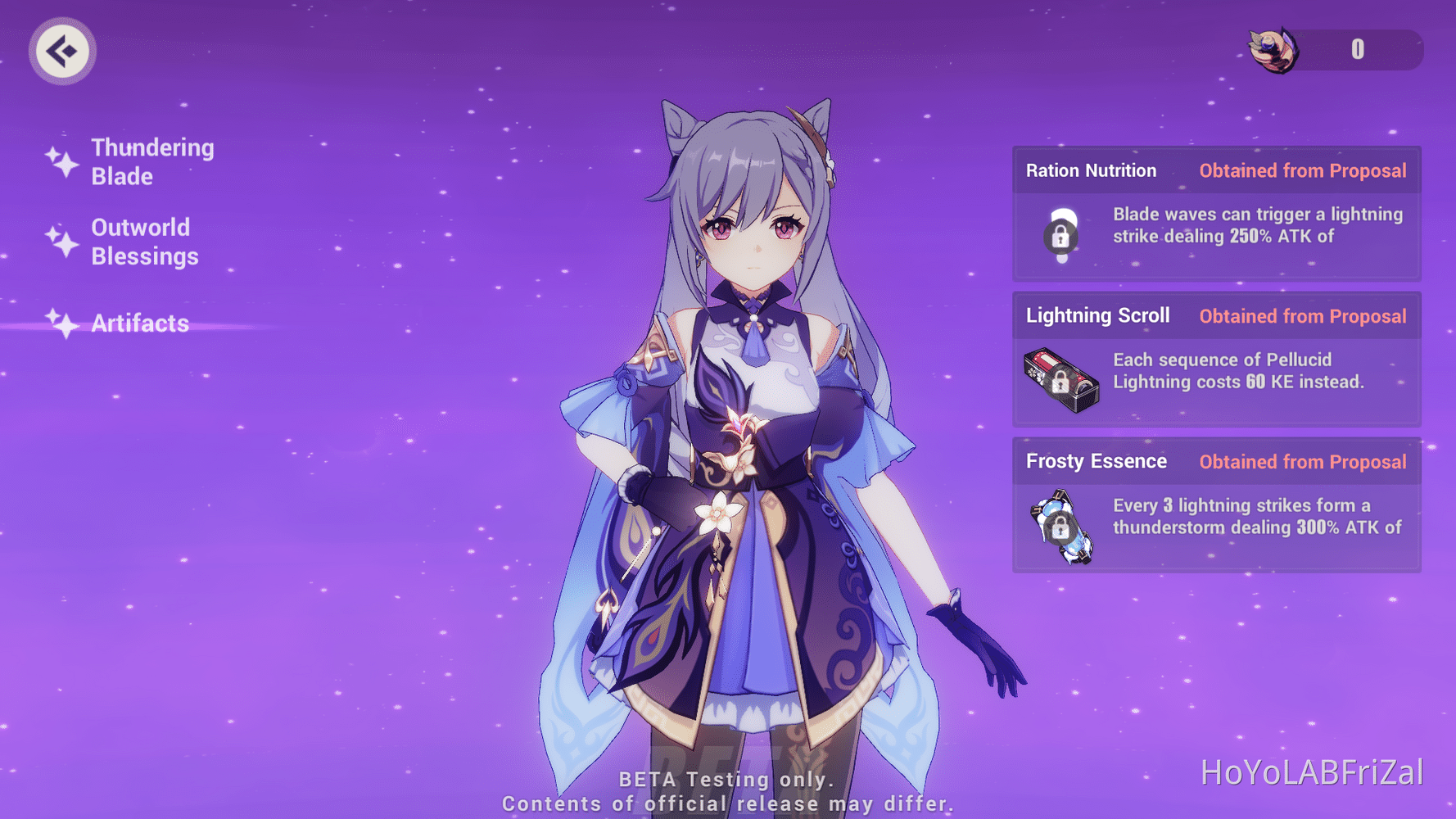The image size is (1456, 819).
Task: Open the Artifacts category
Action: point(139,324)
